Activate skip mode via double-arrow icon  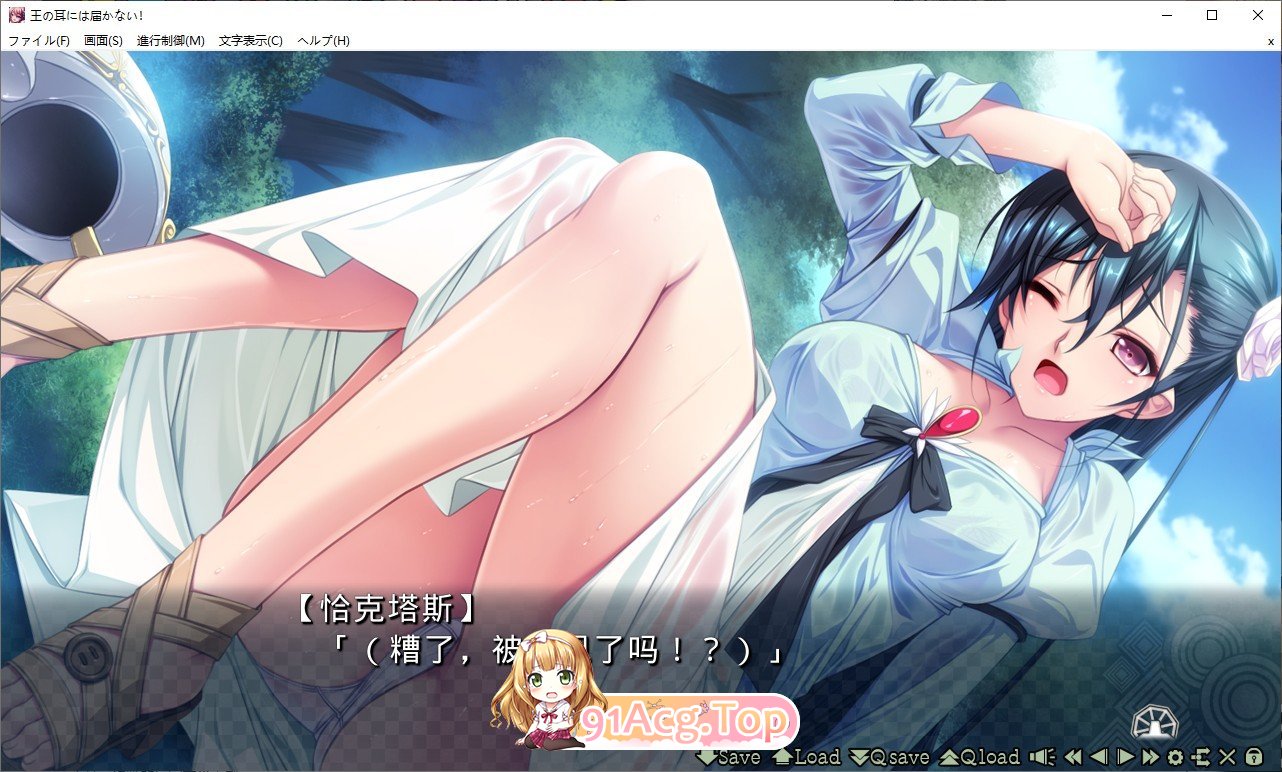[x=1150, y=757]
